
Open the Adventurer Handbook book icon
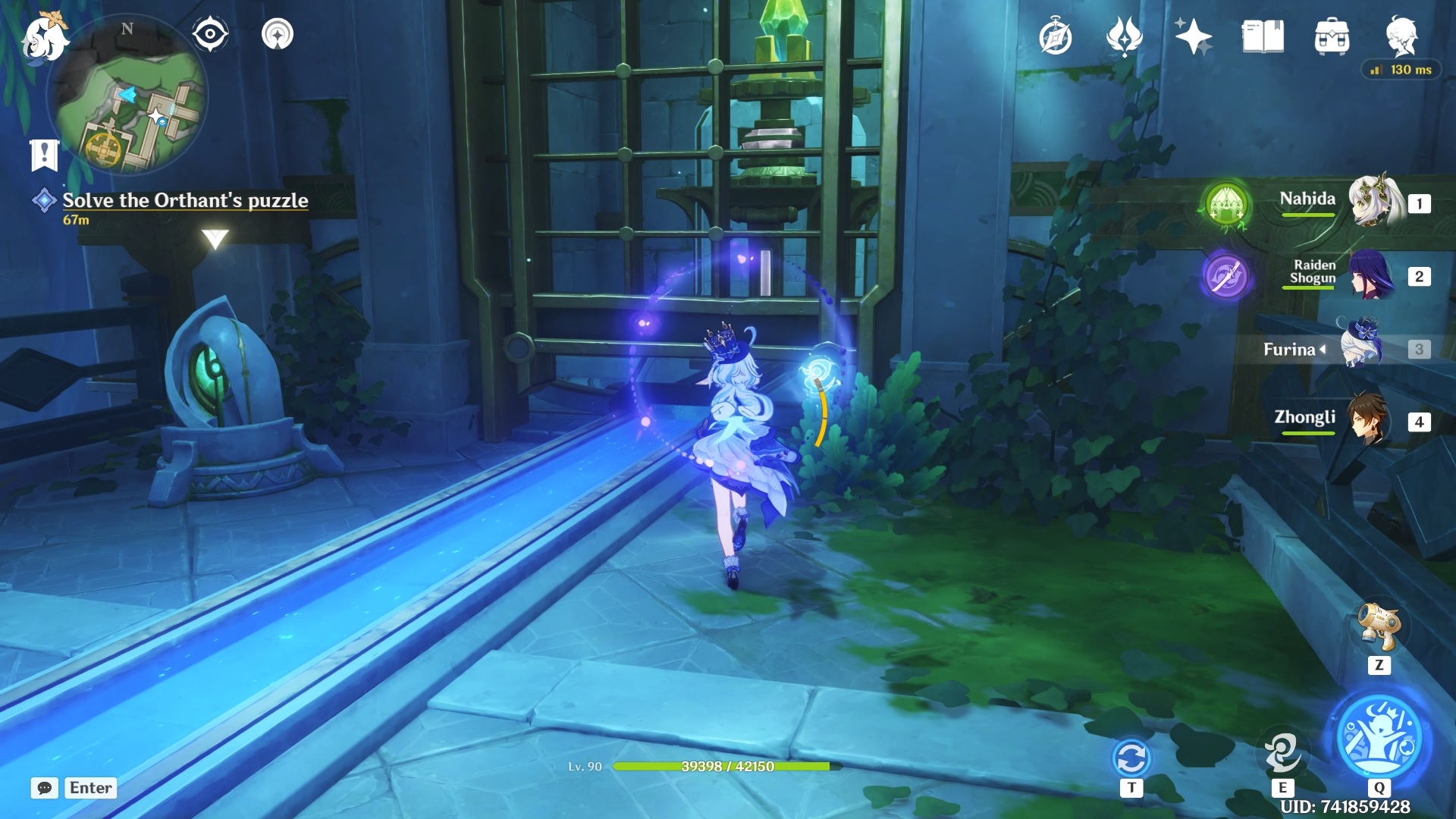[x=1263, y=36]
